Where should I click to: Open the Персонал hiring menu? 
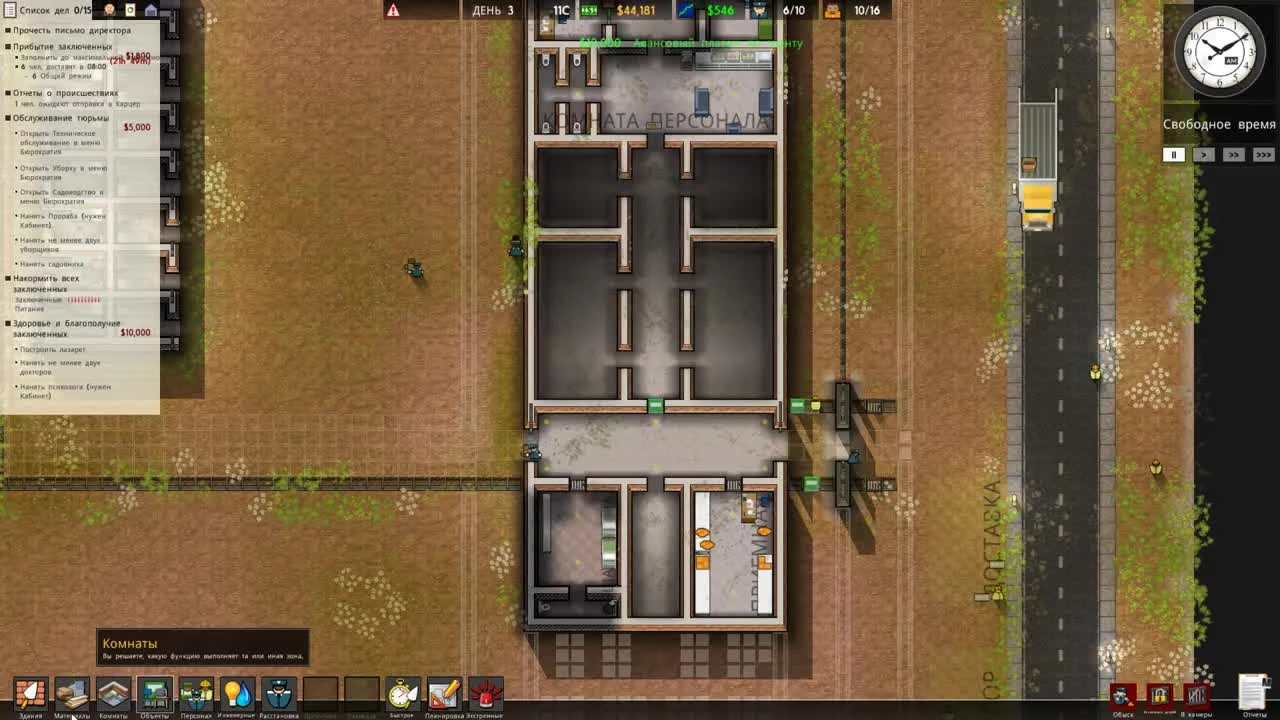197,692
